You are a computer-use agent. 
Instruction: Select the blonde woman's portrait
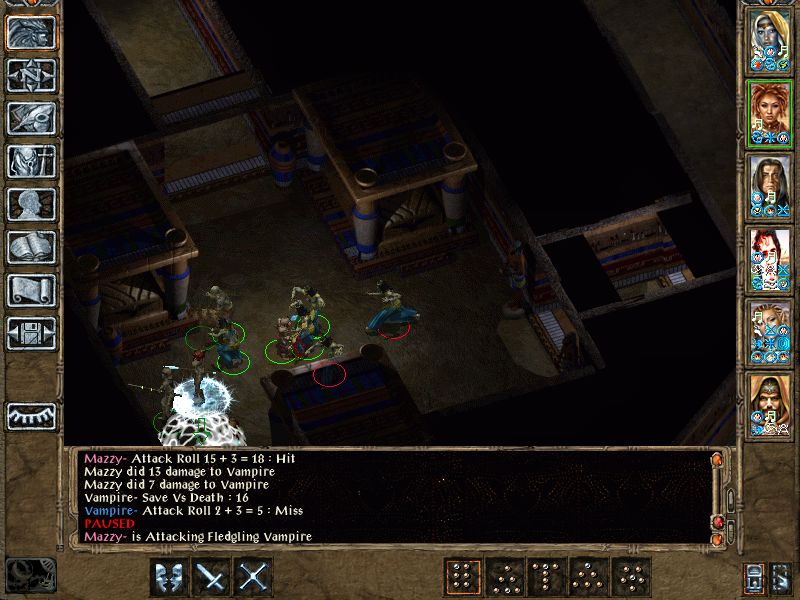[x=770, y=330]
